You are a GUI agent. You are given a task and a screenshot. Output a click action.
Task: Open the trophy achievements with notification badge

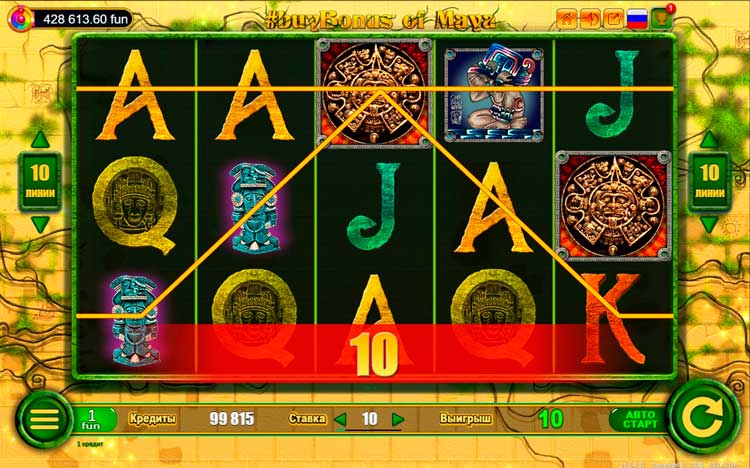661,18
